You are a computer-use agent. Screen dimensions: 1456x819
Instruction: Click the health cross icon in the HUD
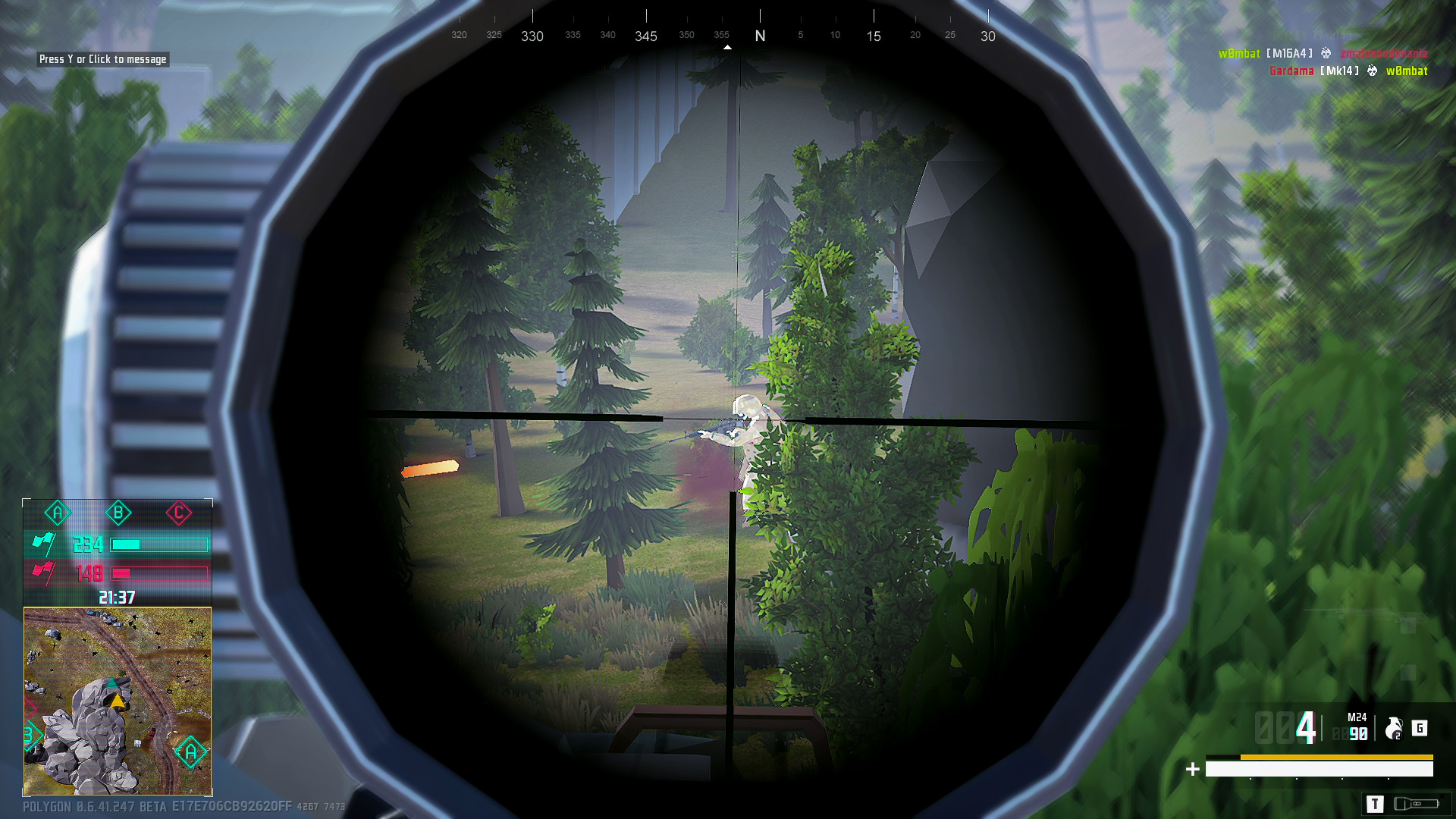coord(1192,769)
